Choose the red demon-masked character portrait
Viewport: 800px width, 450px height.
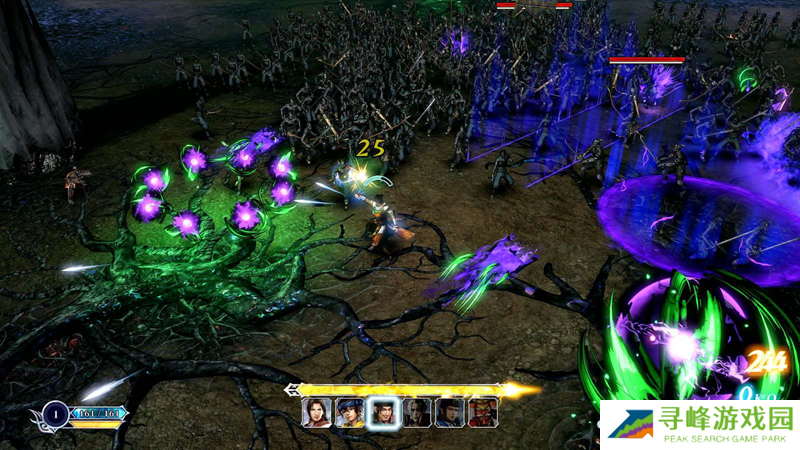[x=482, y=412]
